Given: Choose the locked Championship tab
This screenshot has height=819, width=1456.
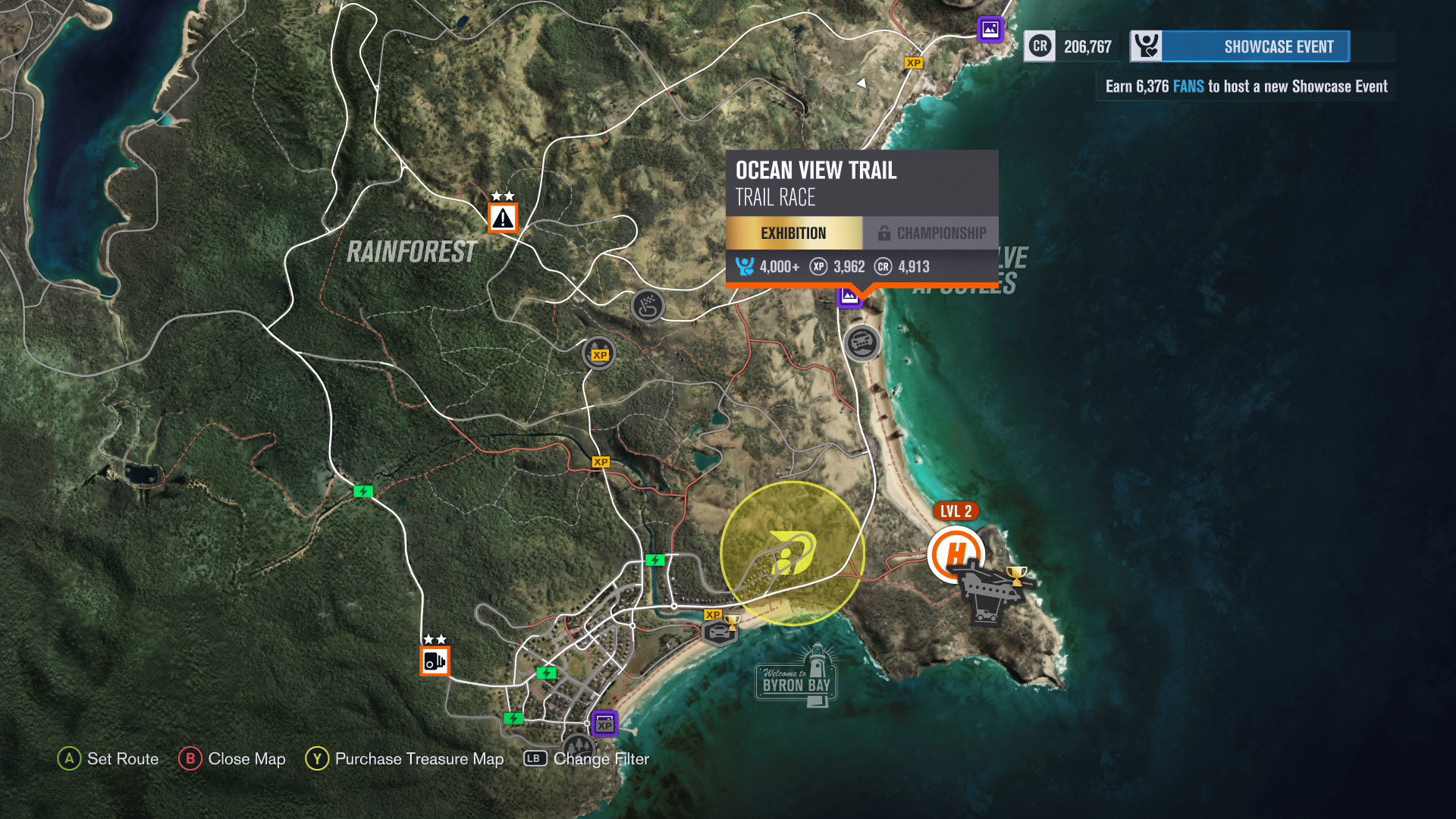Looking at the screenshot, I should click(931, 233).
